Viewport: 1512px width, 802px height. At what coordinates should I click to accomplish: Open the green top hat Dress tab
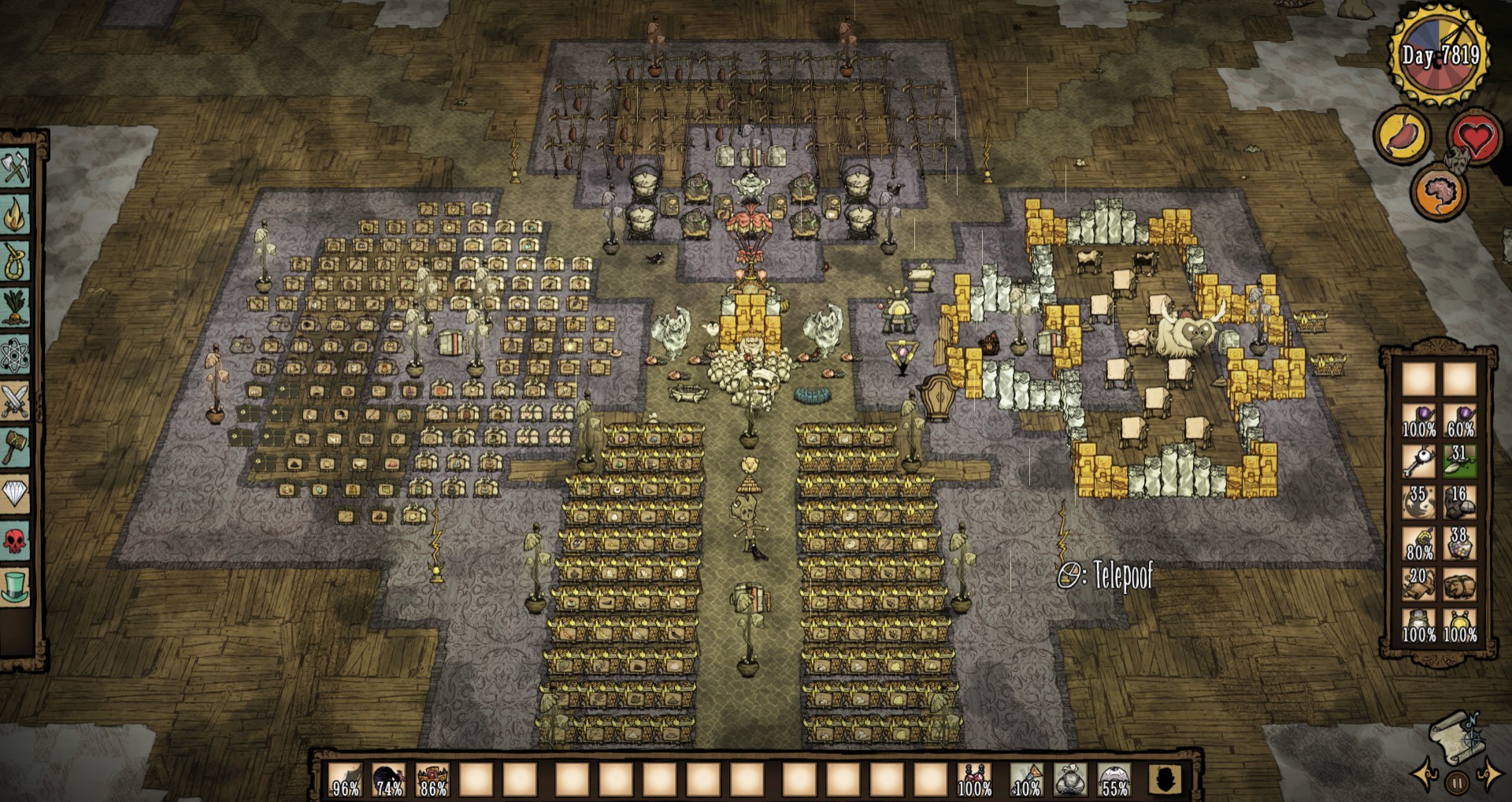tap(16, 588)
